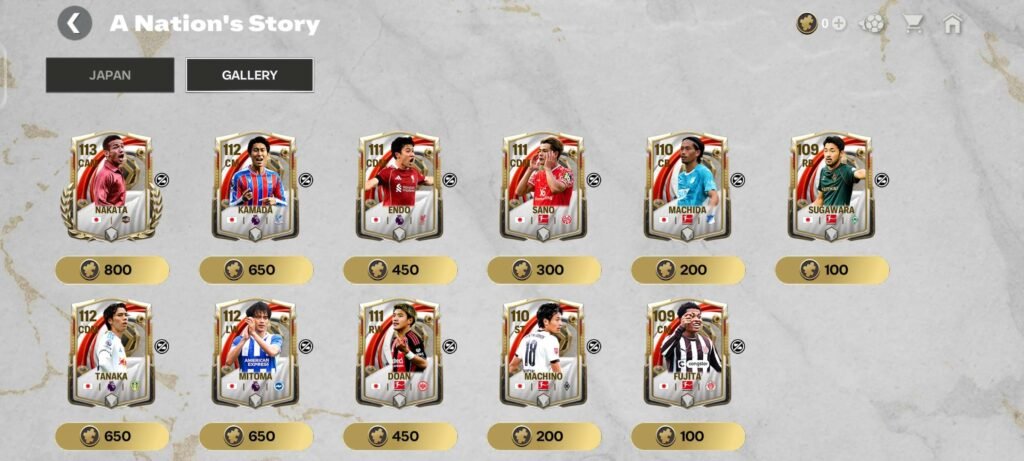Screen dimensions: 1024x461
Task: Switch to the Japan tab
Action: [x=110, y=75]
